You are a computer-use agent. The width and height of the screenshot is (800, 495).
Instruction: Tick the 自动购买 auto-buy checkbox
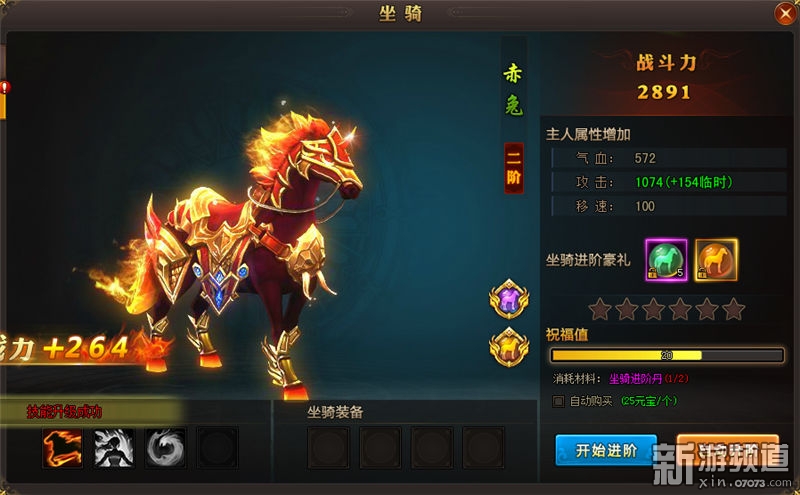point(559,401)
